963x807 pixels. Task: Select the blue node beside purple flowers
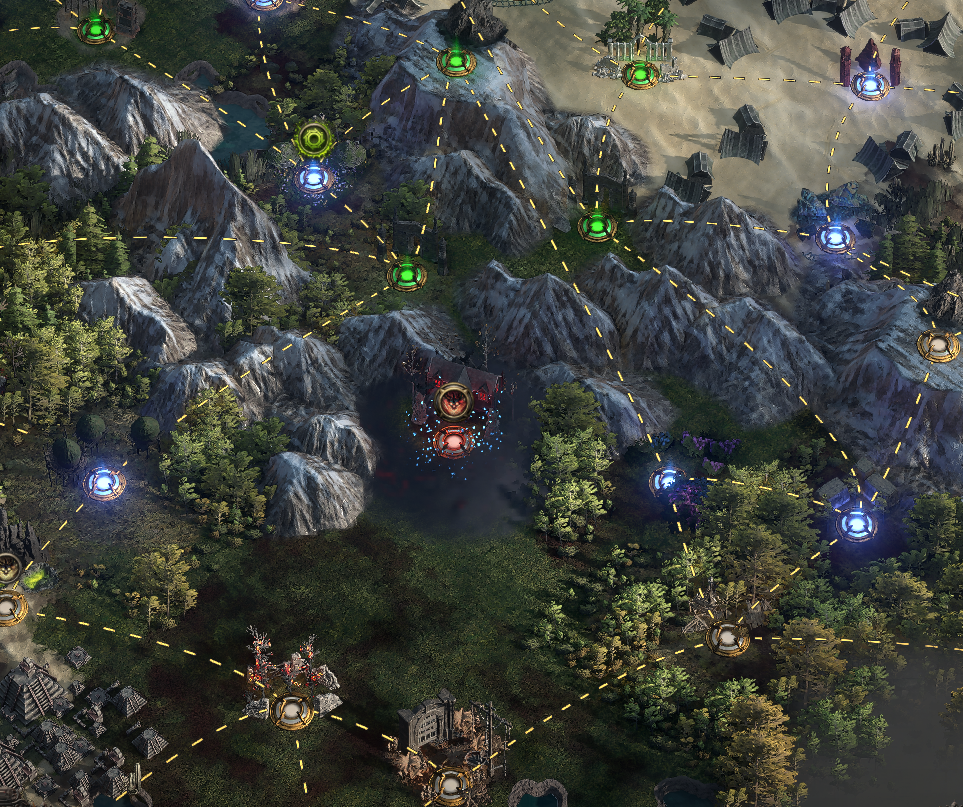pyautogui.click(x=667, y=482)
